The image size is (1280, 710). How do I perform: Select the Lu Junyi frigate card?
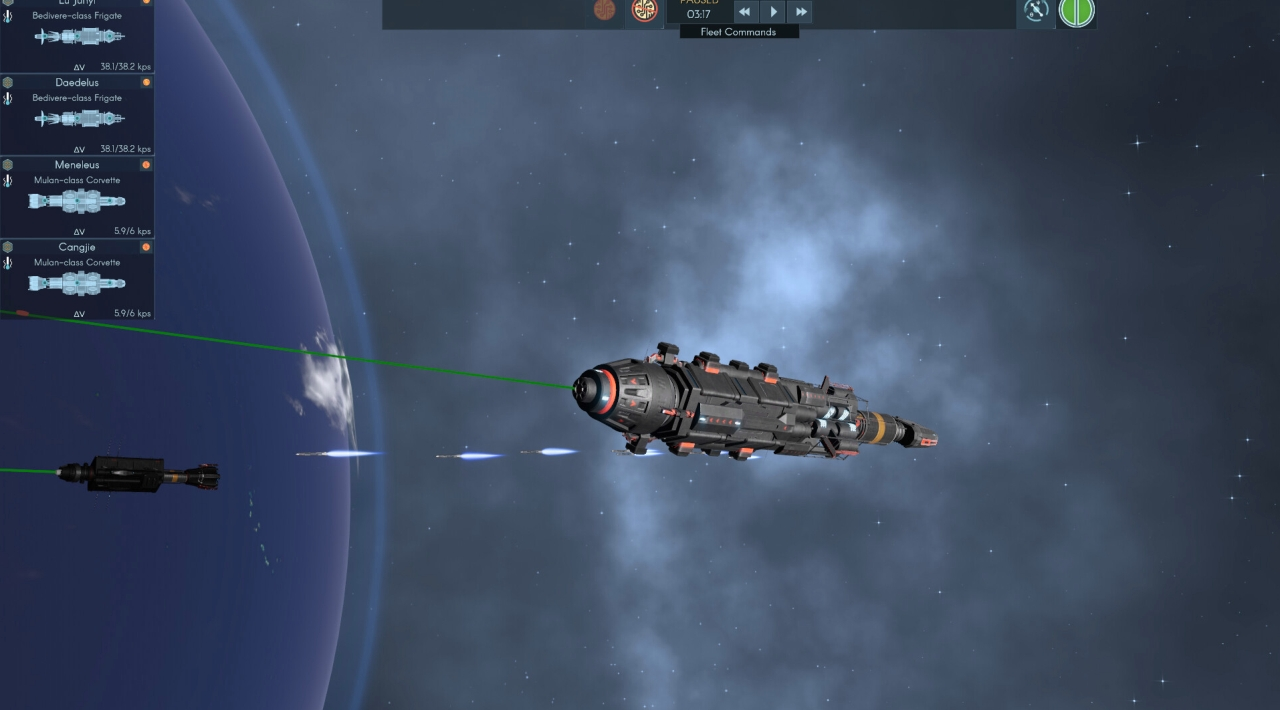tap(77, 36)
